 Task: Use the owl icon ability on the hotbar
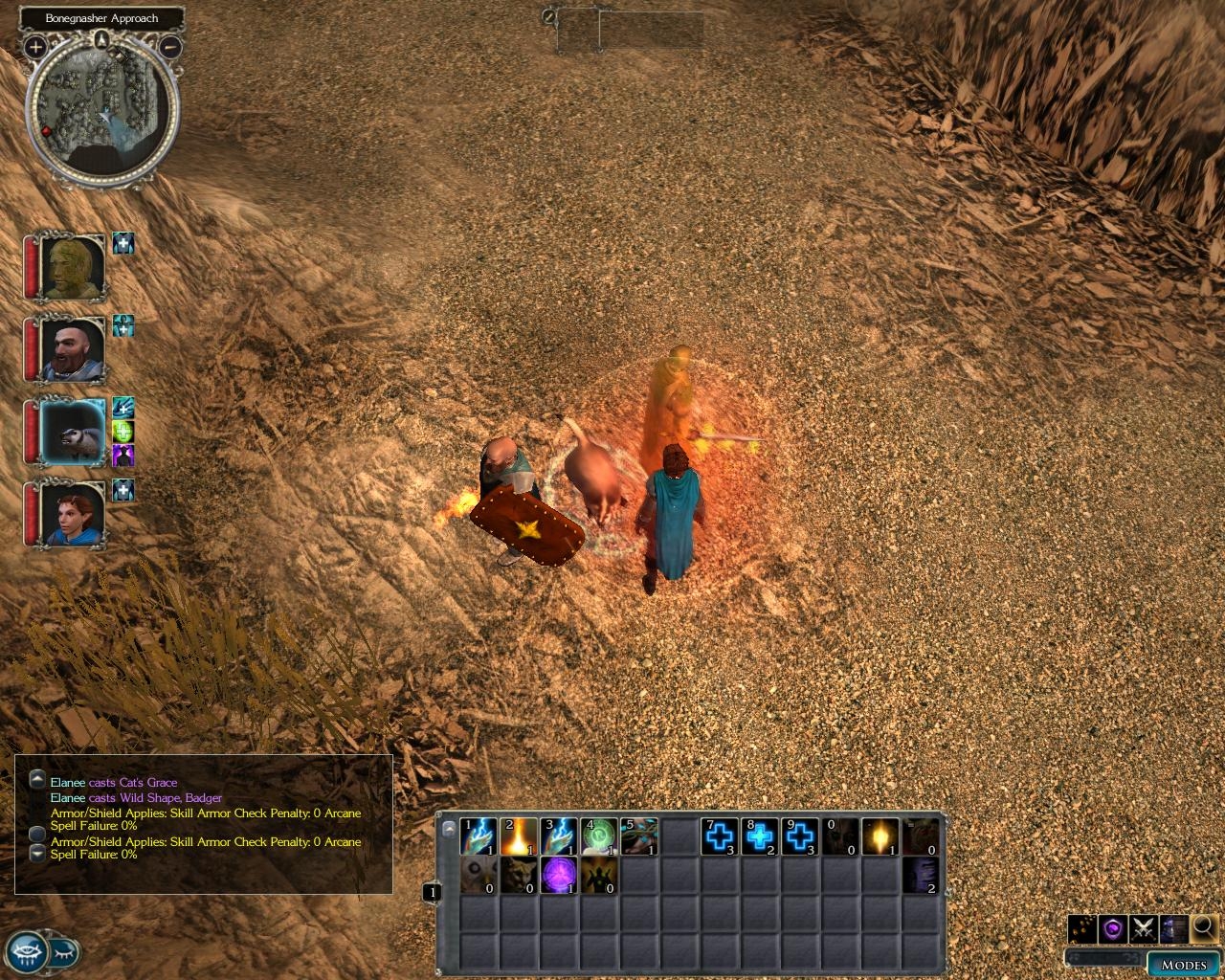[479, 876]
